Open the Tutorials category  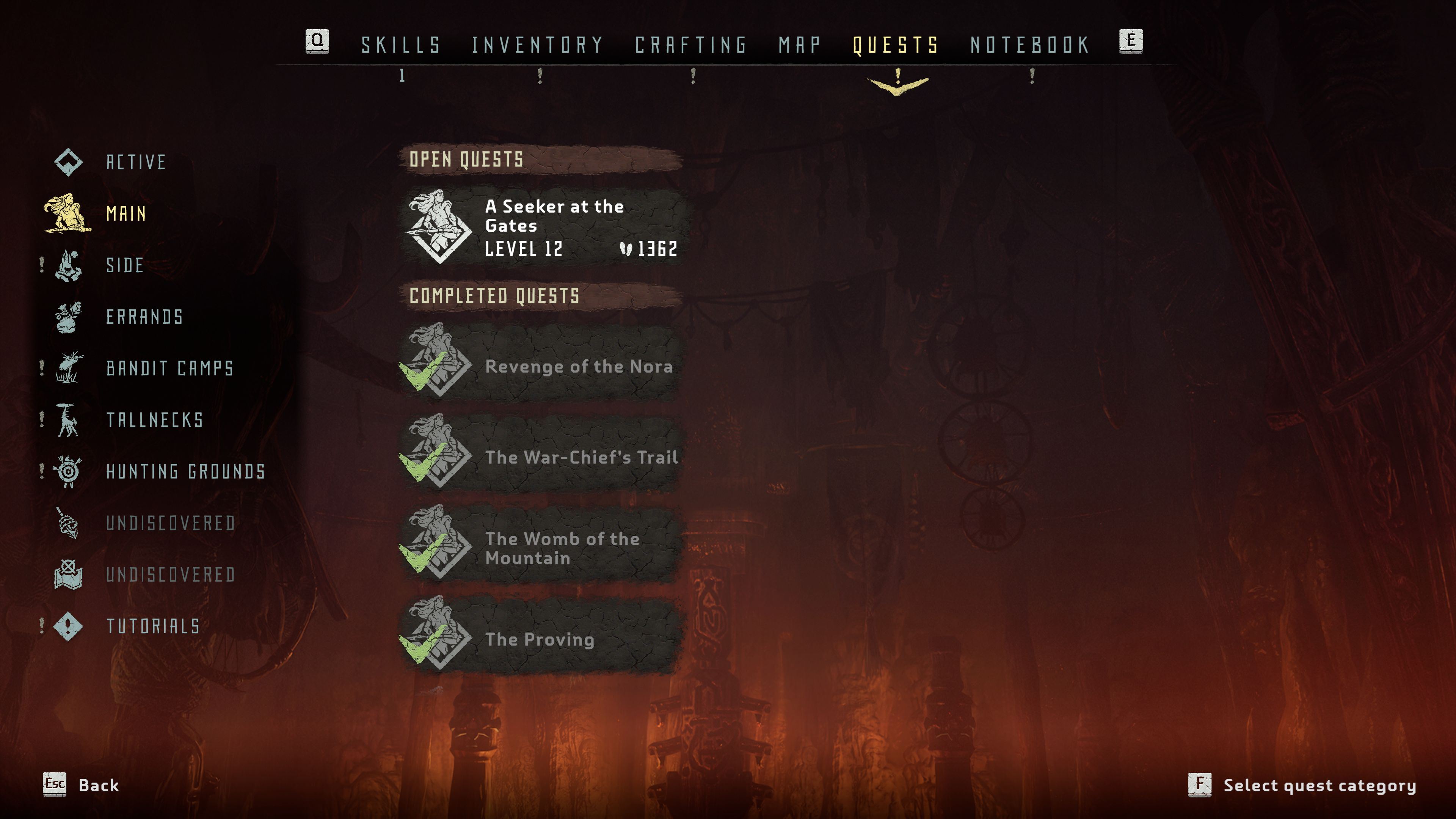click(x=152, y=626)
